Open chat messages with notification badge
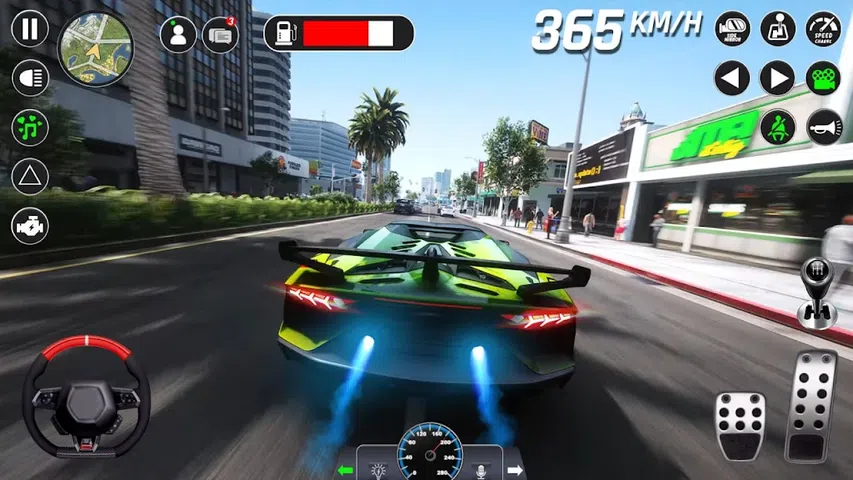Image resolution: width=853 pixels, height=480 pixels. [220, 34]
